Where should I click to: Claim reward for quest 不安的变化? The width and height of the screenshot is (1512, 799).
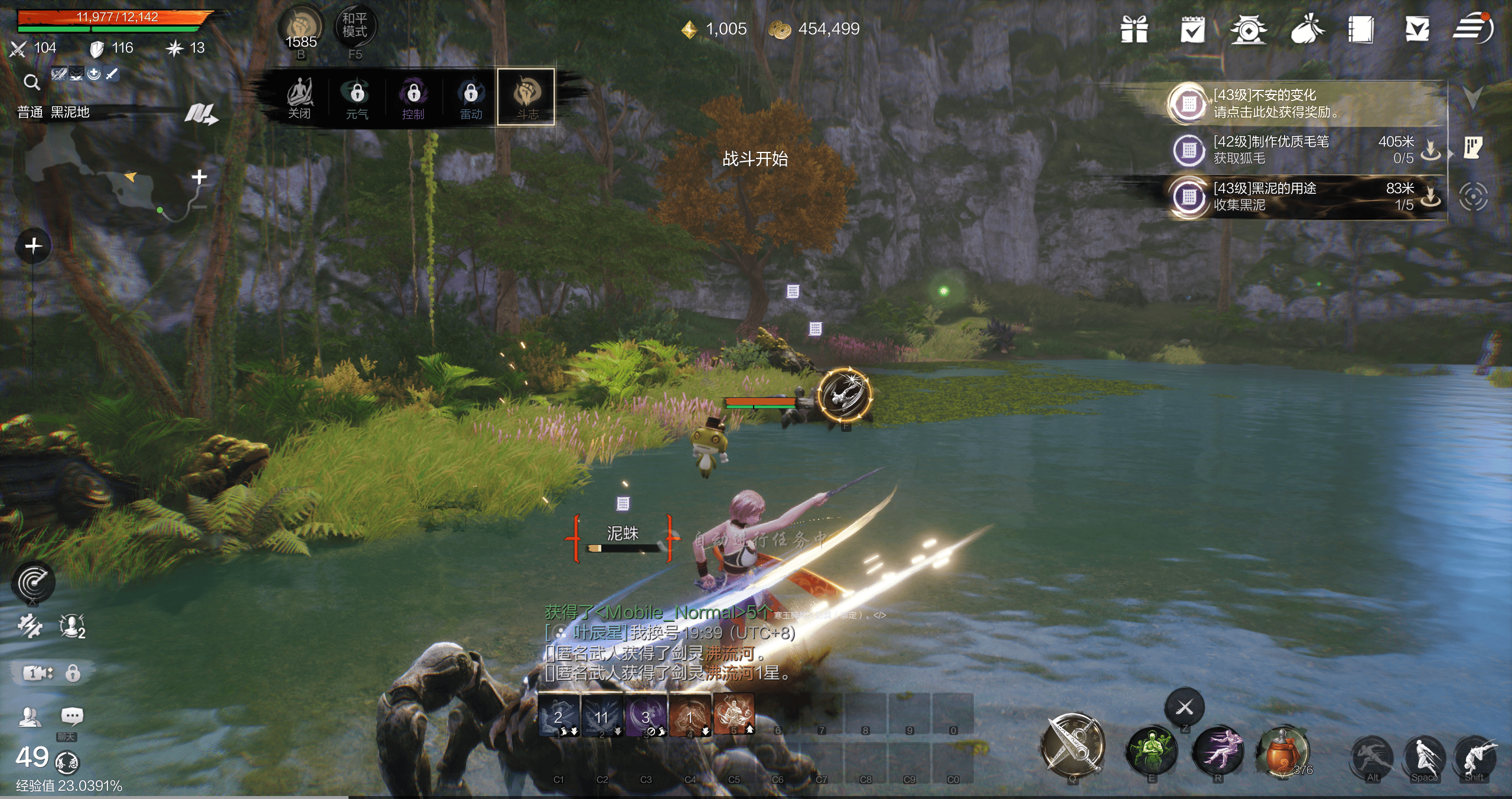click(x=1276, y=103)
